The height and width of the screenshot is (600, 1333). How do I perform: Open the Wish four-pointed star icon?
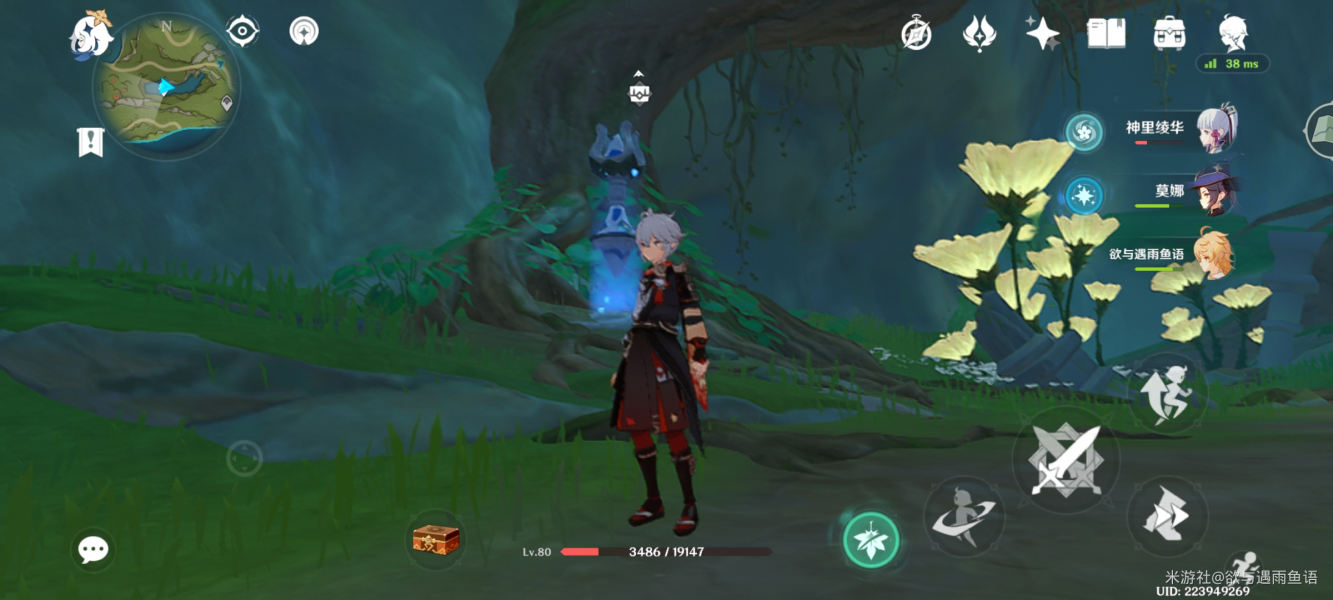click(1042, 34)
